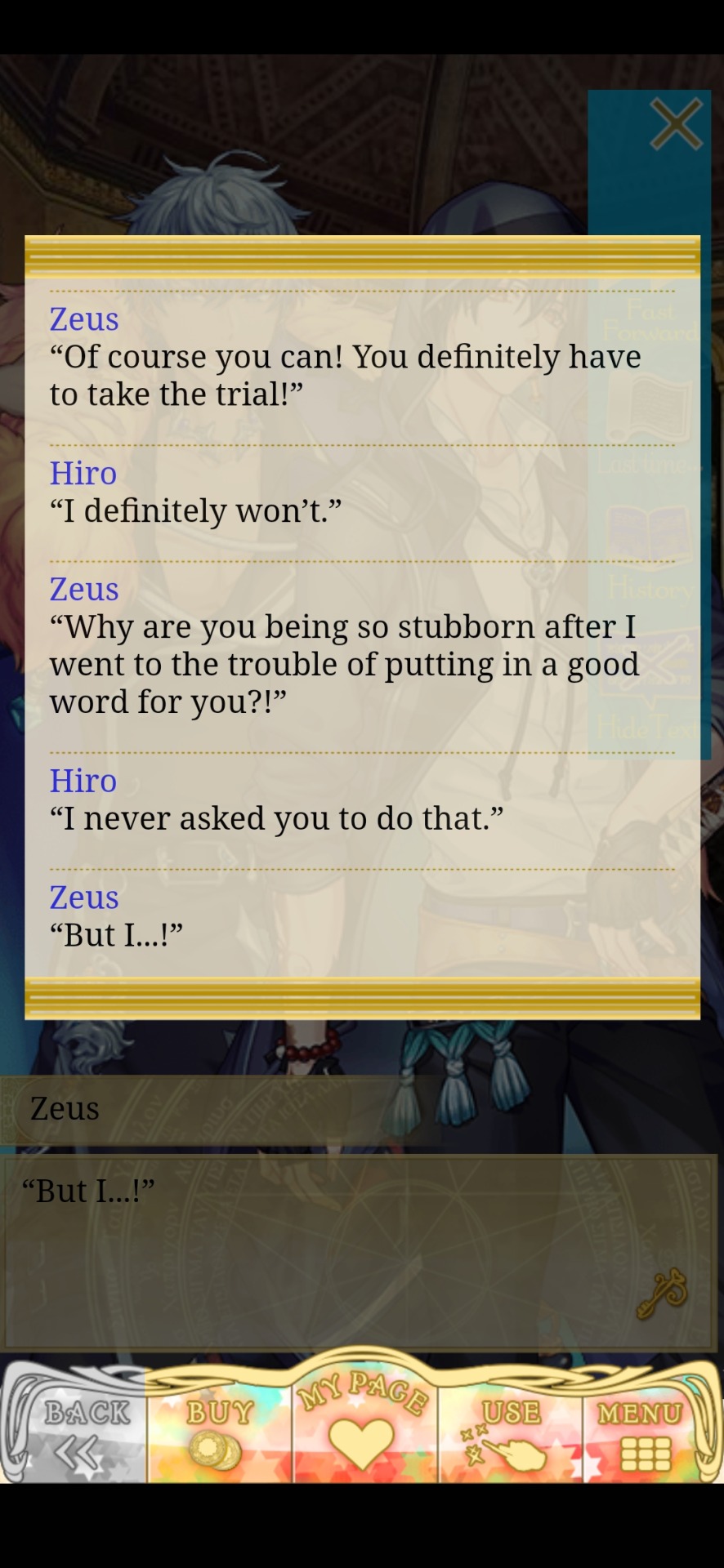Click the golden key icon in dialogue box
This screenshot has width=724, height=1568.
(662, 1294)
